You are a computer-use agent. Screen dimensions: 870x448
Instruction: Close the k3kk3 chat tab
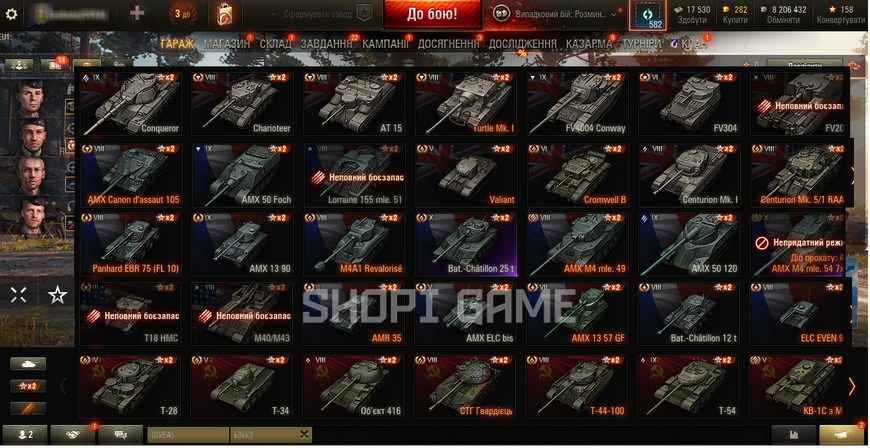click(304, 435)
